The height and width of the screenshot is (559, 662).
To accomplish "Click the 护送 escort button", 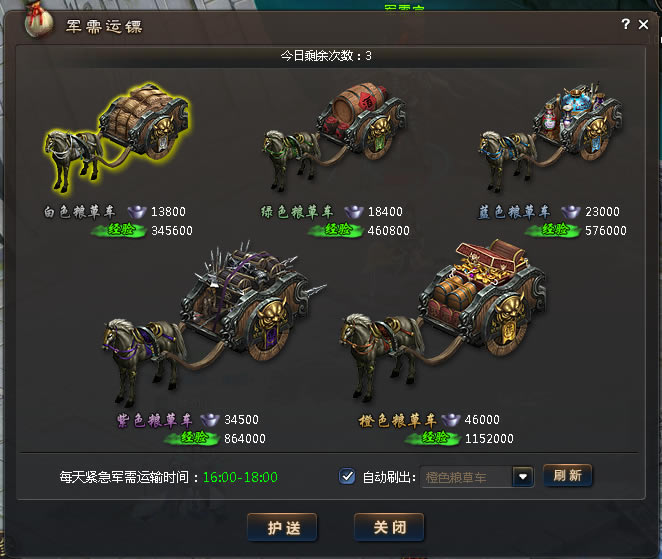I will click(280, 526).
